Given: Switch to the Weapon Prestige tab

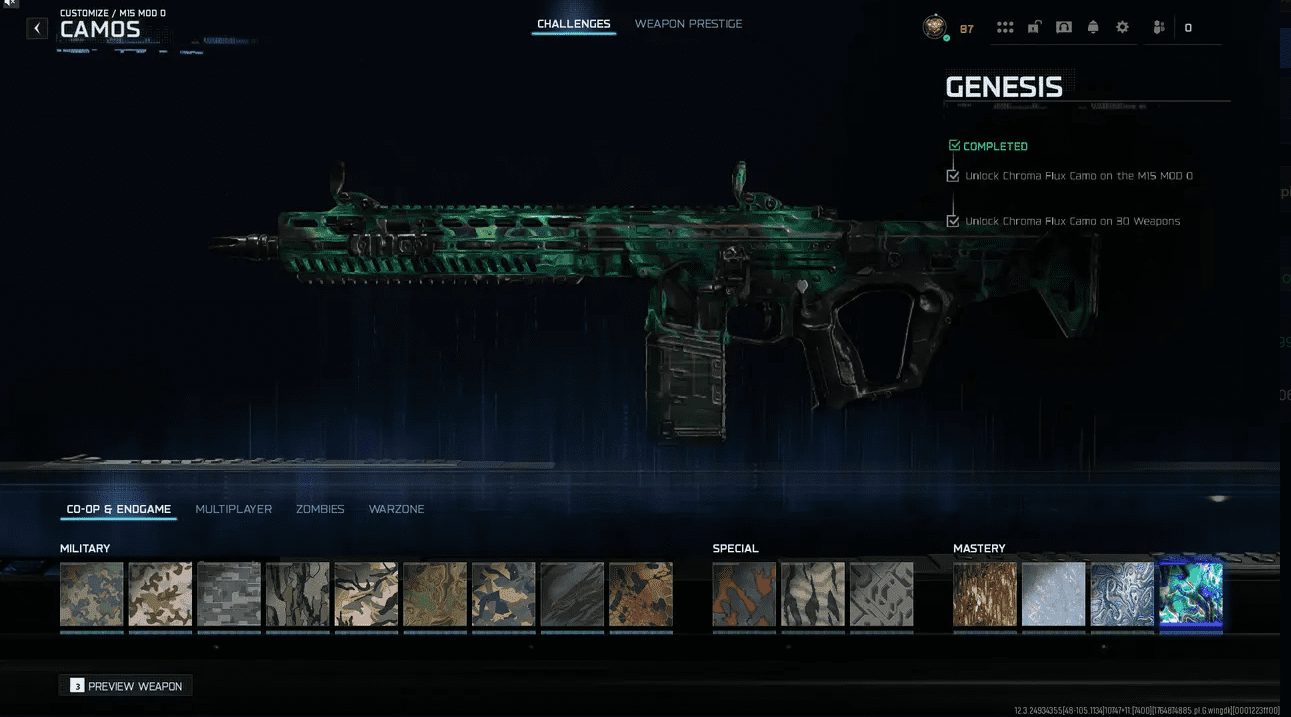Looking at the screenshot, I should pyautogui.click(x=688, y=24).
